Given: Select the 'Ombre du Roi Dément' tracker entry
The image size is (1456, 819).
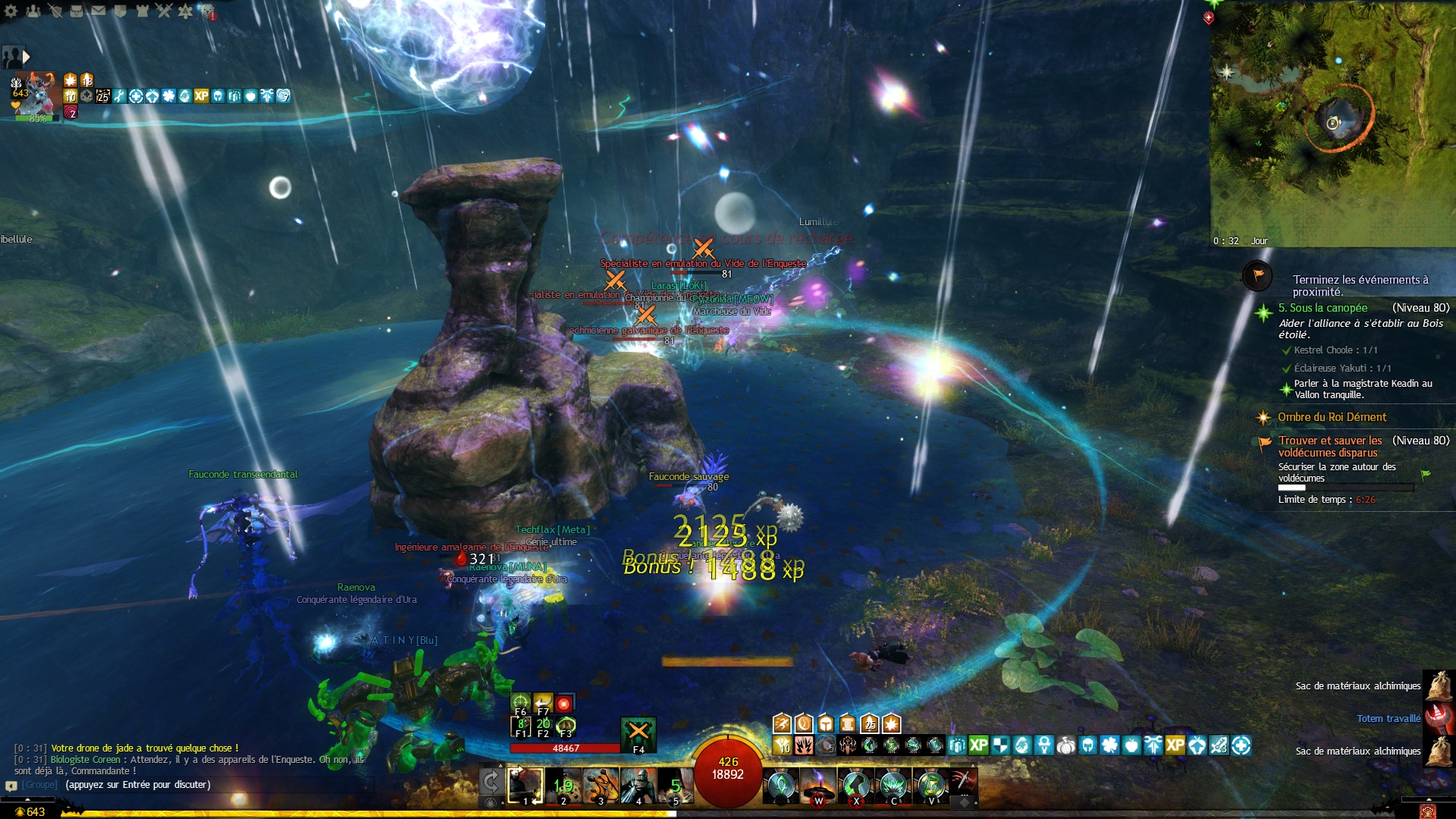Looking at the screenshot, I should [x=1332, y=417].
